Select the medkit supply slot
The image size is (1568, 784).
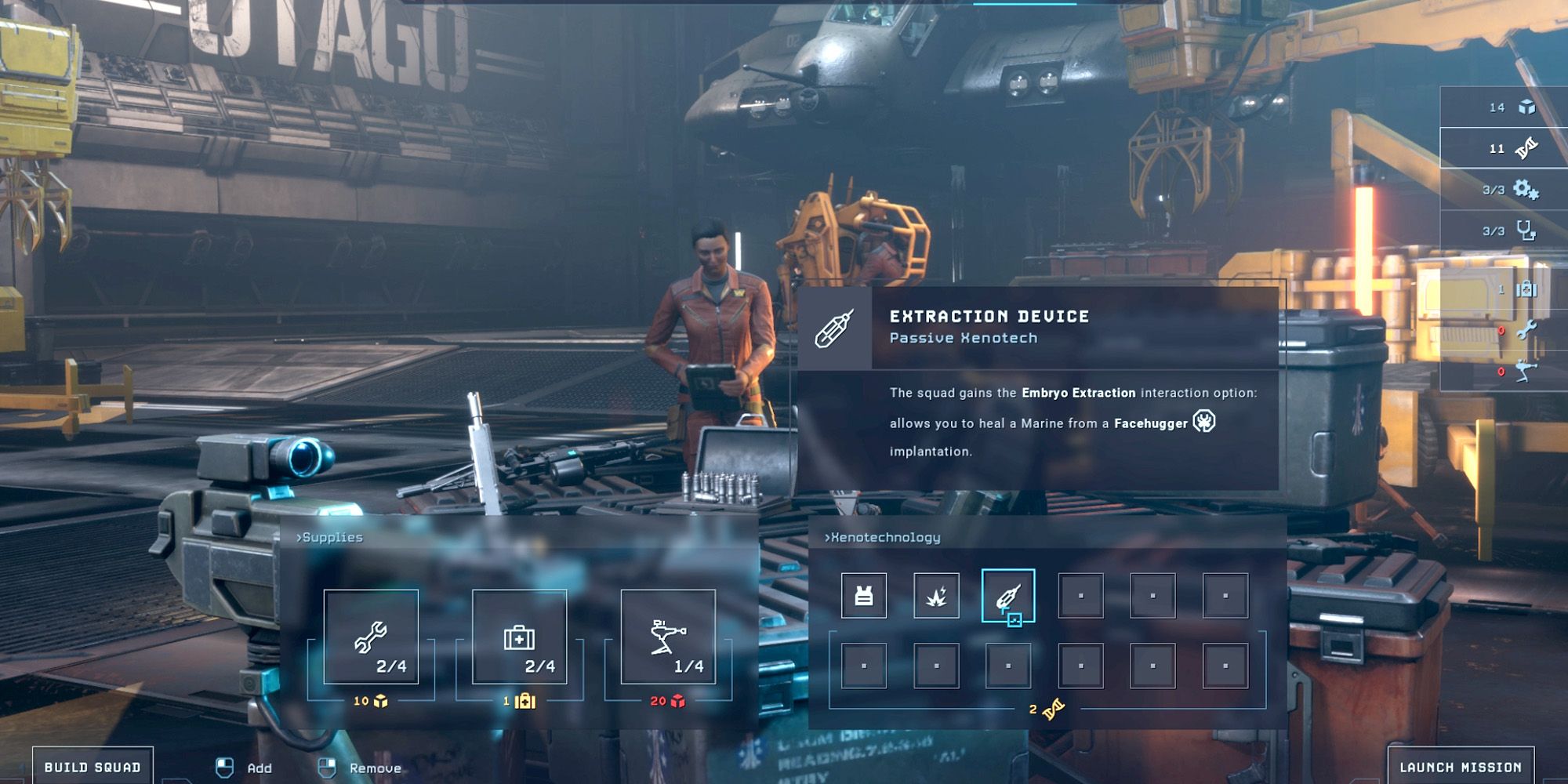pos(519,637)
